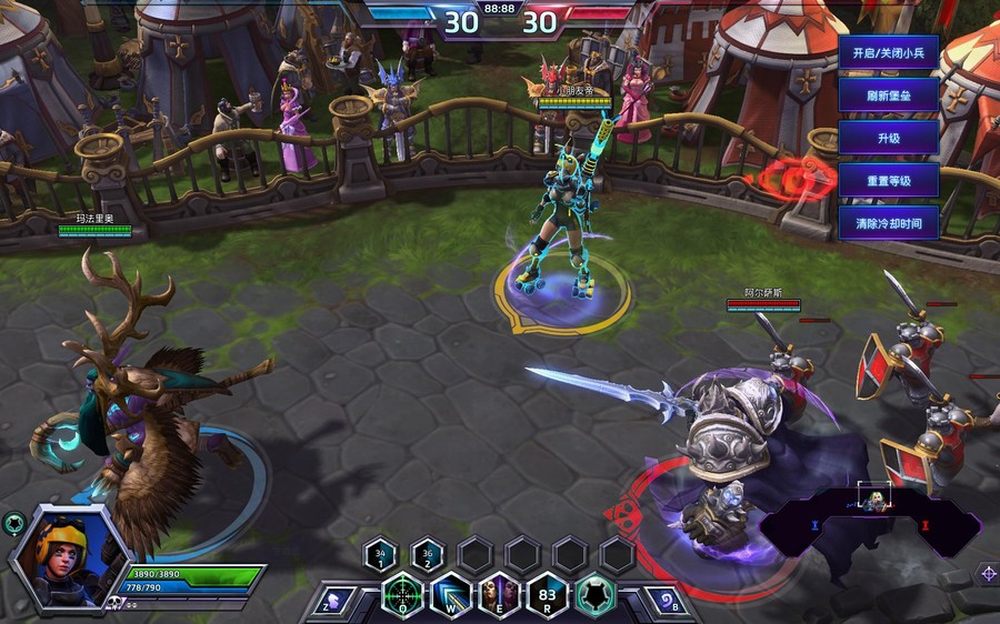Select the hero portrait with yellow helmet
1000x624 pixels.
[68, 557]
